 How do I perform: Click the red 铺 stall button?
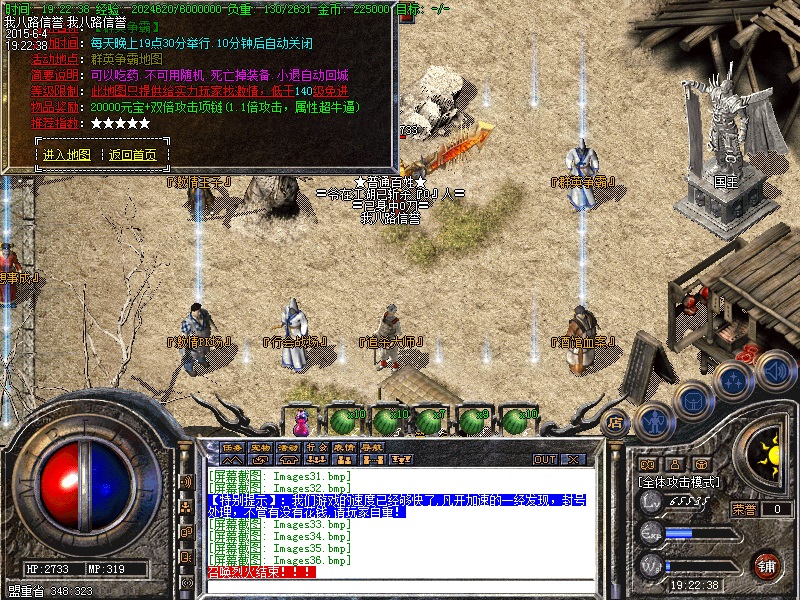(x=767, y=565)
